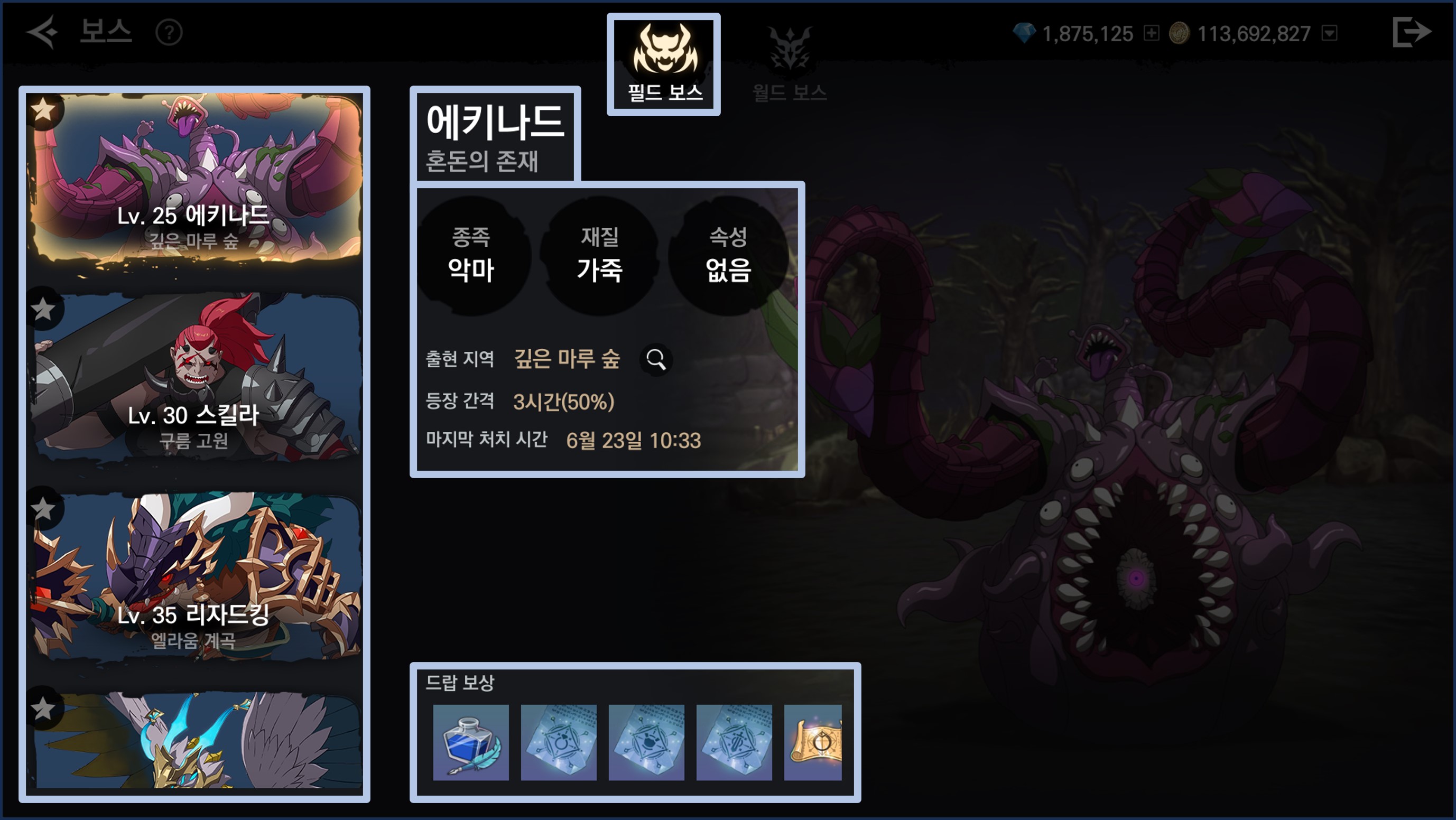Open the question mark help icon
1456x820 pixels.
tap(169, 33)
